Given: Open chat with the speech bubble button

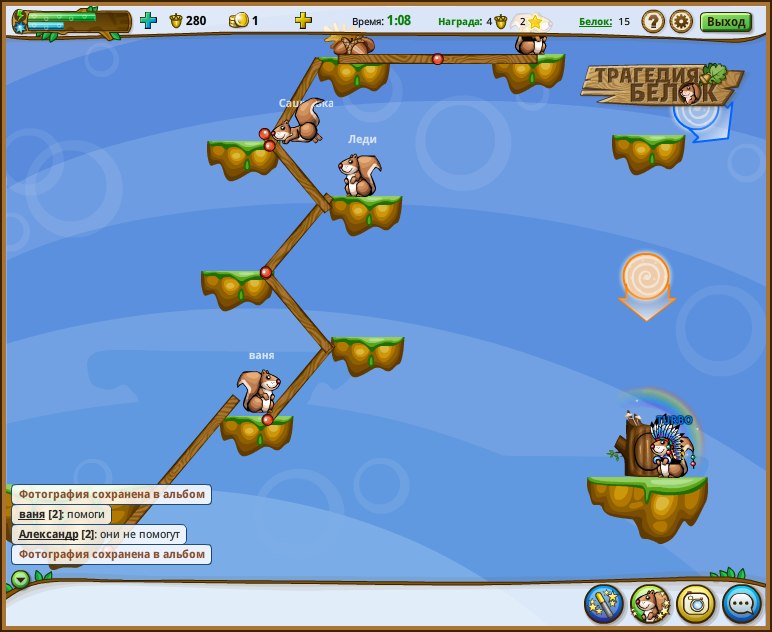Looking at the screenshot, I should pyautogui.click(x=741, y=603).
